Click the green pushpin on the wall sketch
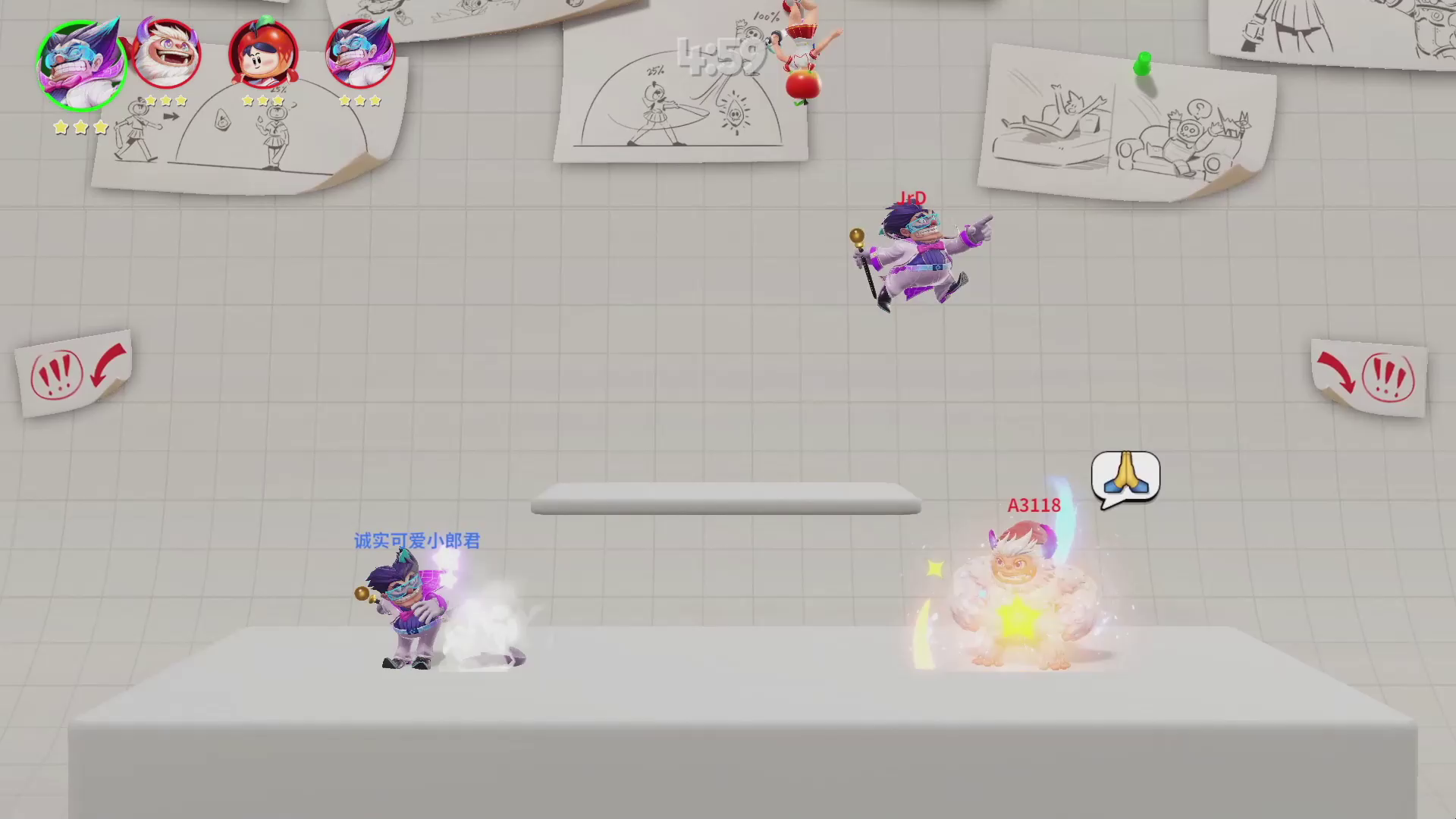 click(x=1142, y=65)
